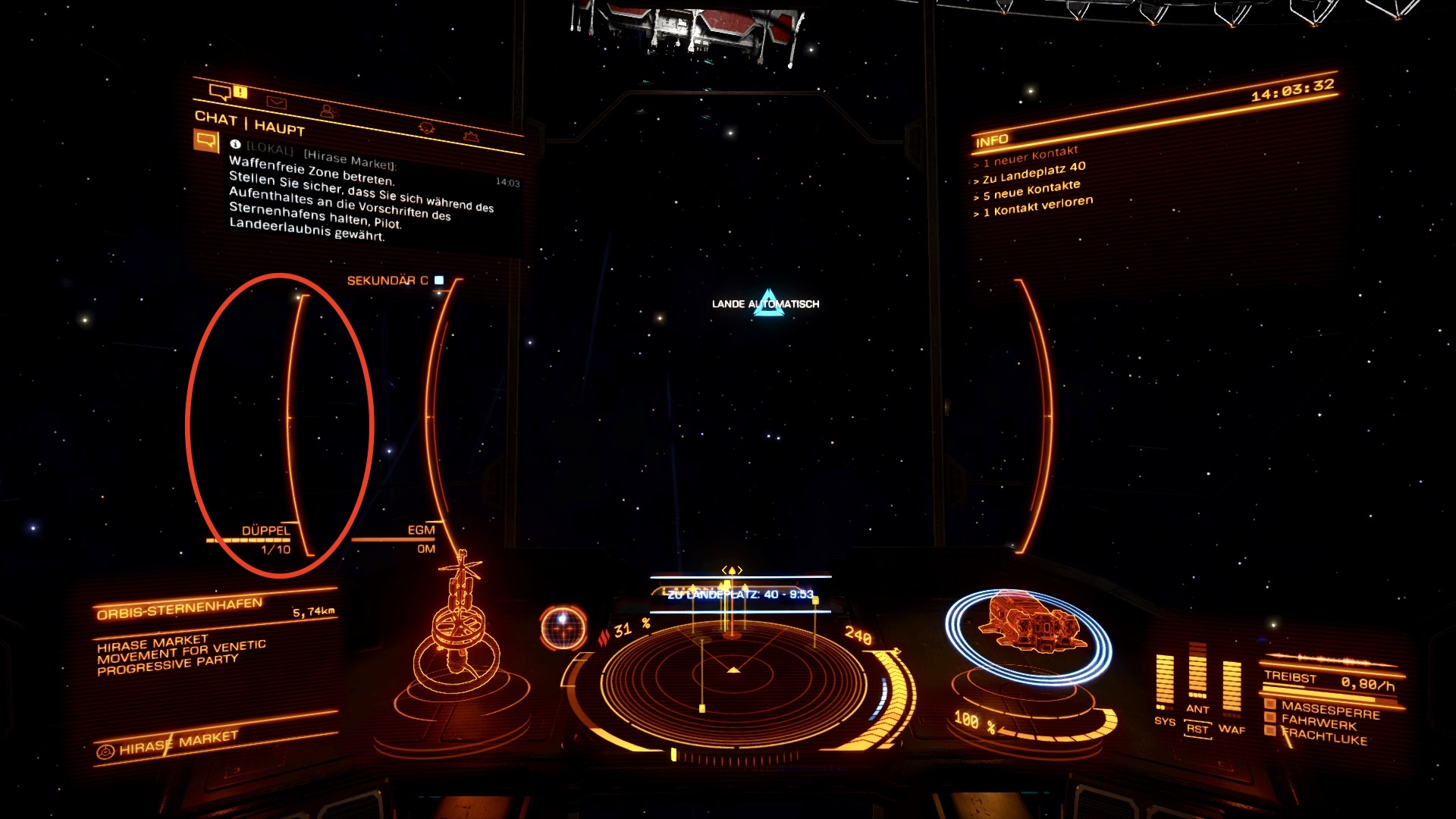
Task: Switch to the envelope inbox tab
Action: (276, 102)
